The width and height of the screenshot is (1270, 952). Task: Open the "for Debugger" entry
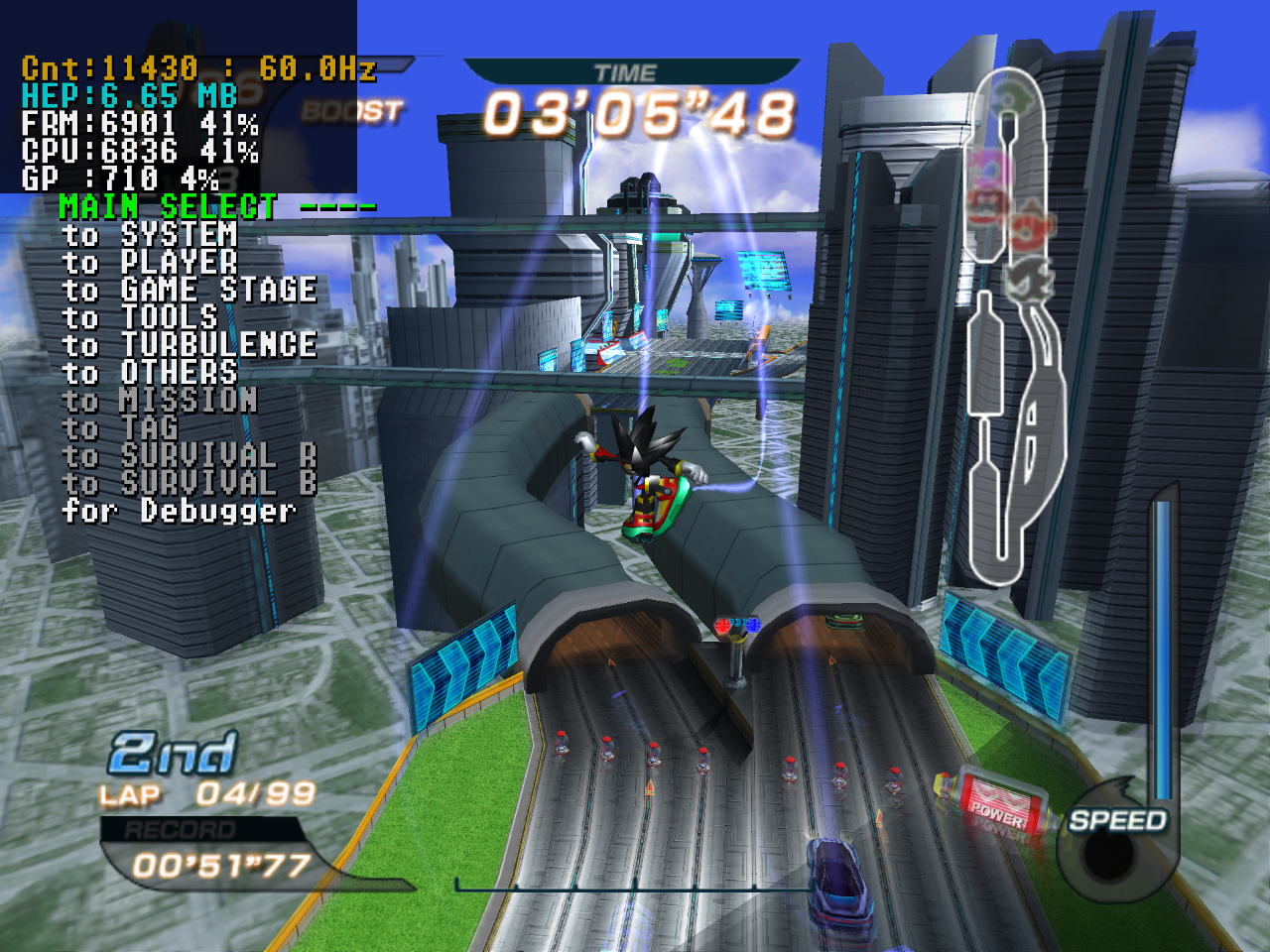pos(180,512)
